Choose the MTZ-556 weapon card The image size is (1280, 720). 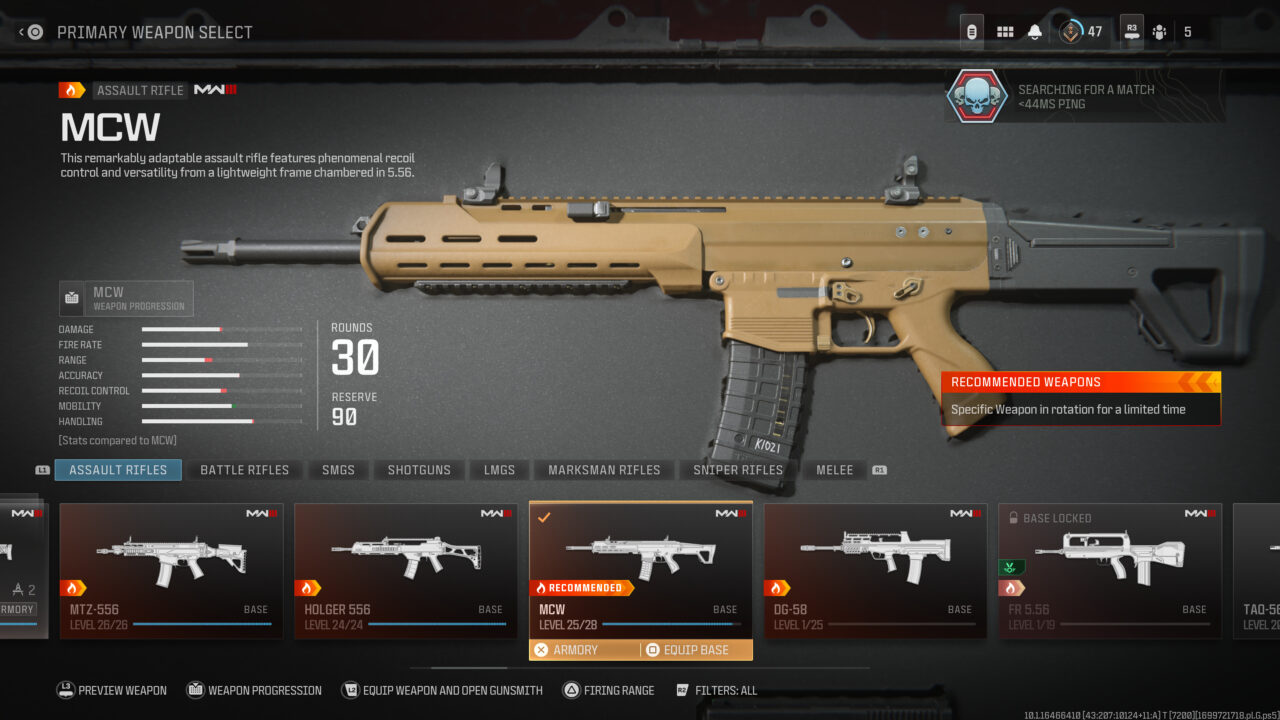pyautogui.click(x=171, y=570)
